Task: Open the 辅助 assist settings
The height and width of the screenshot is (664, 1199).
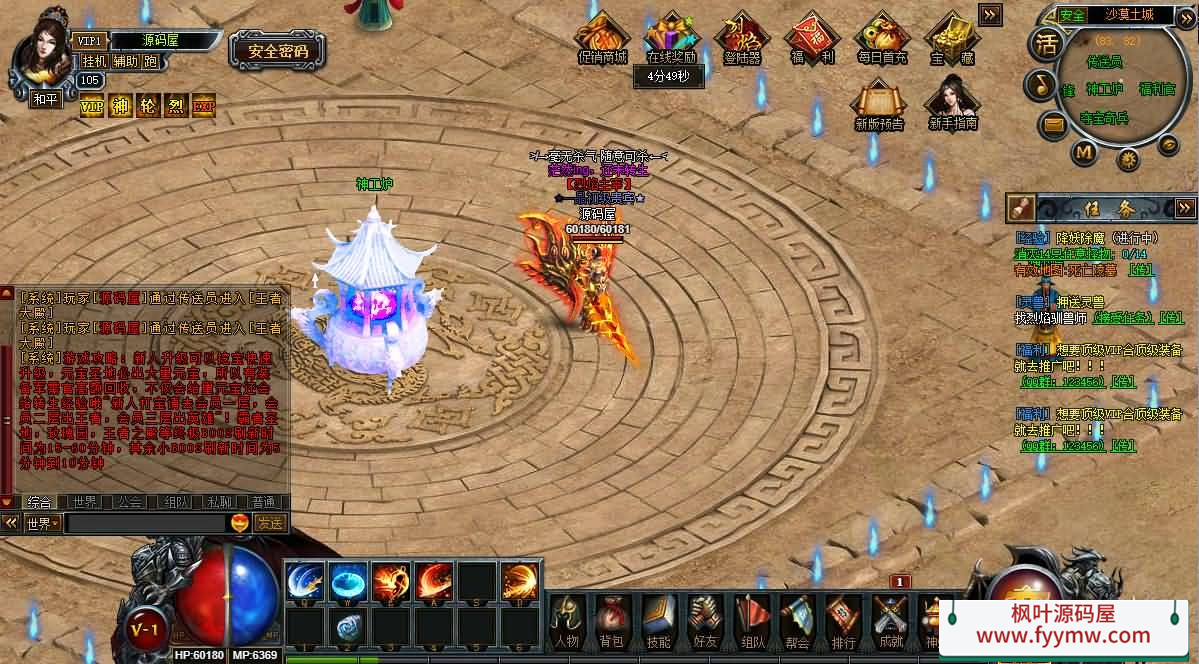Action: pyautogui.click(x=125, y=62)
